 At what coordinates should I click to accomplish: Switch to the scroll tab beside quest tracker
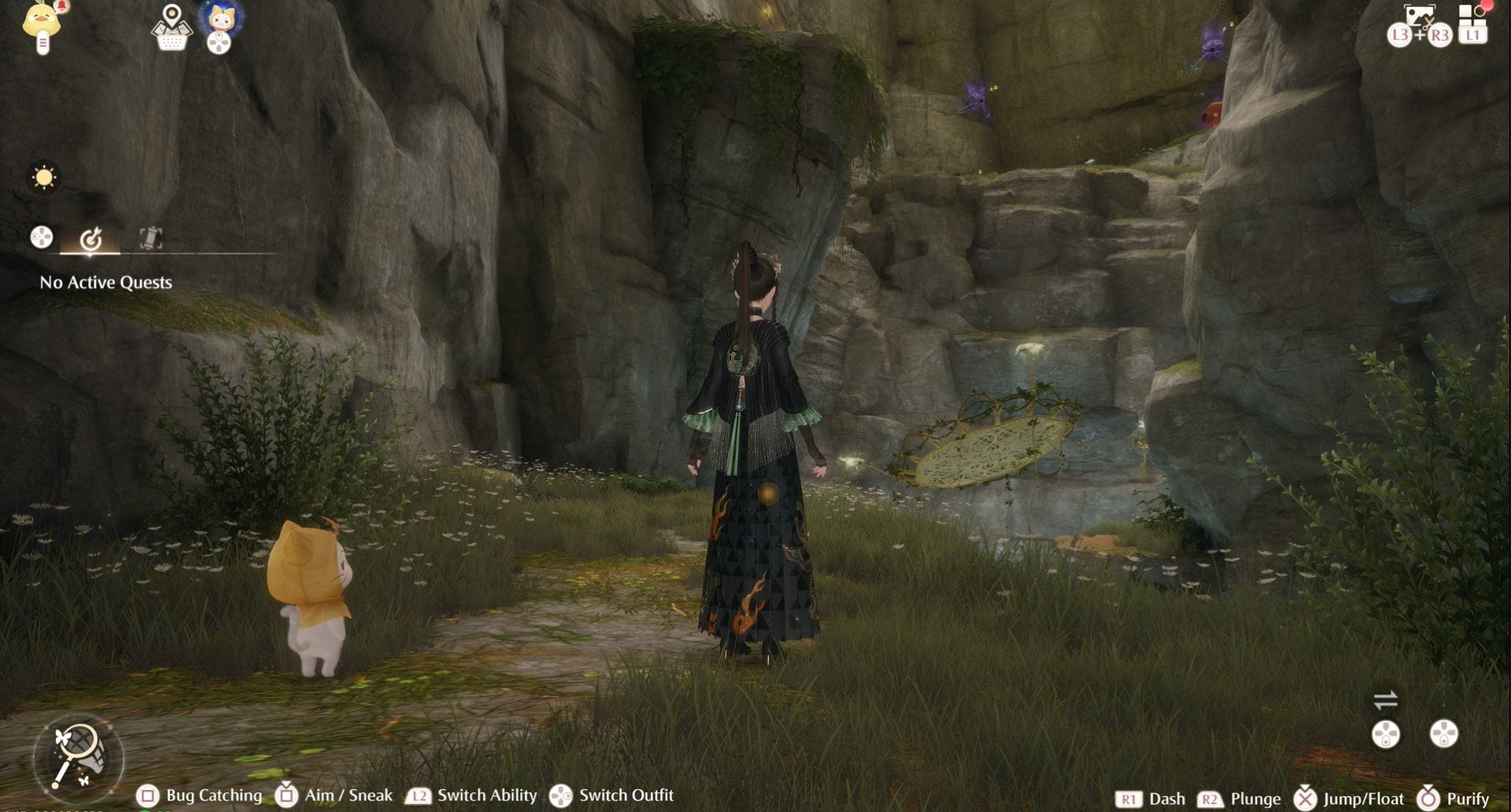pyautogui.click(x=150, y=238)
